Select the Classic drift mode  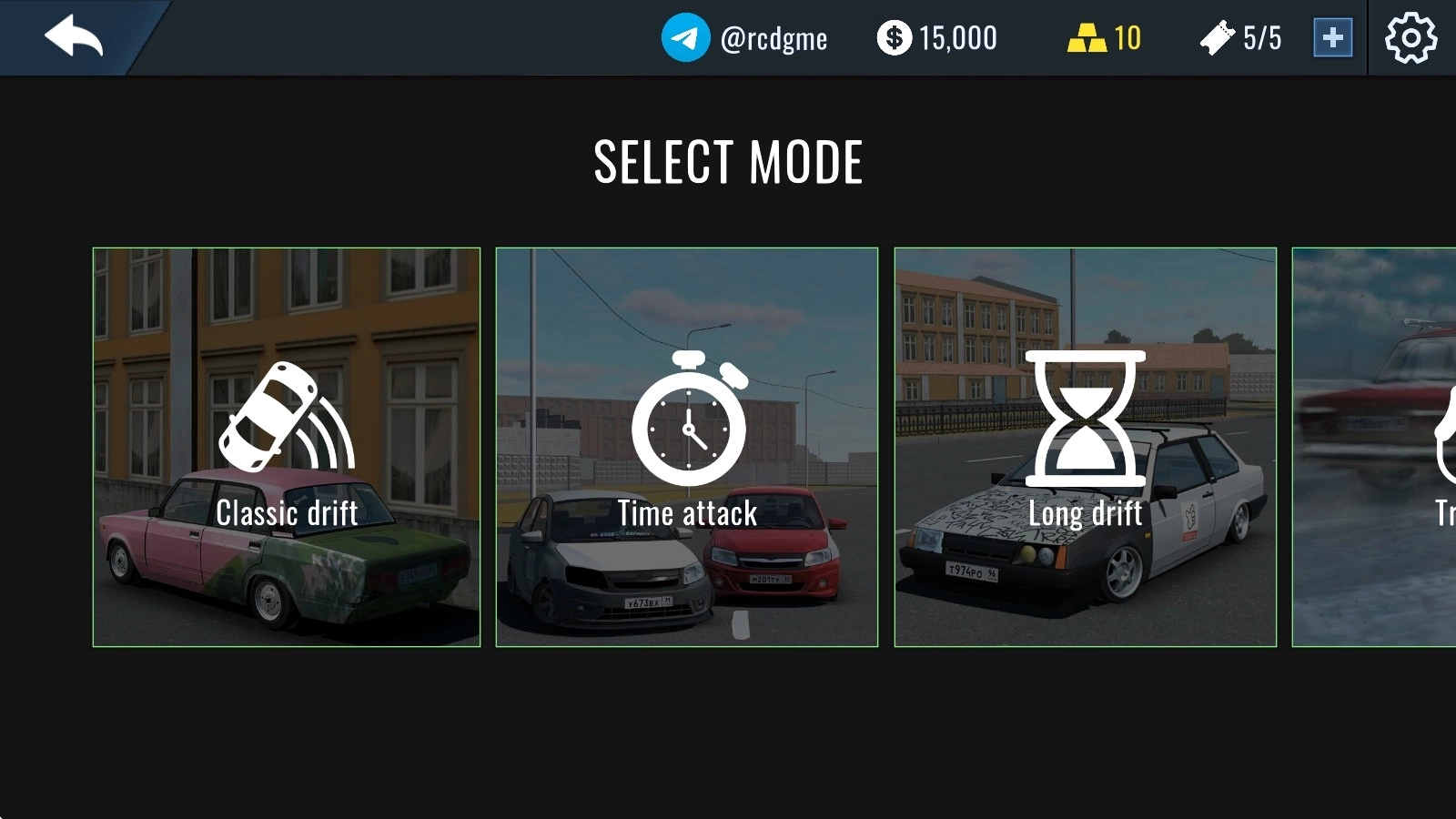tap(287, 447)
